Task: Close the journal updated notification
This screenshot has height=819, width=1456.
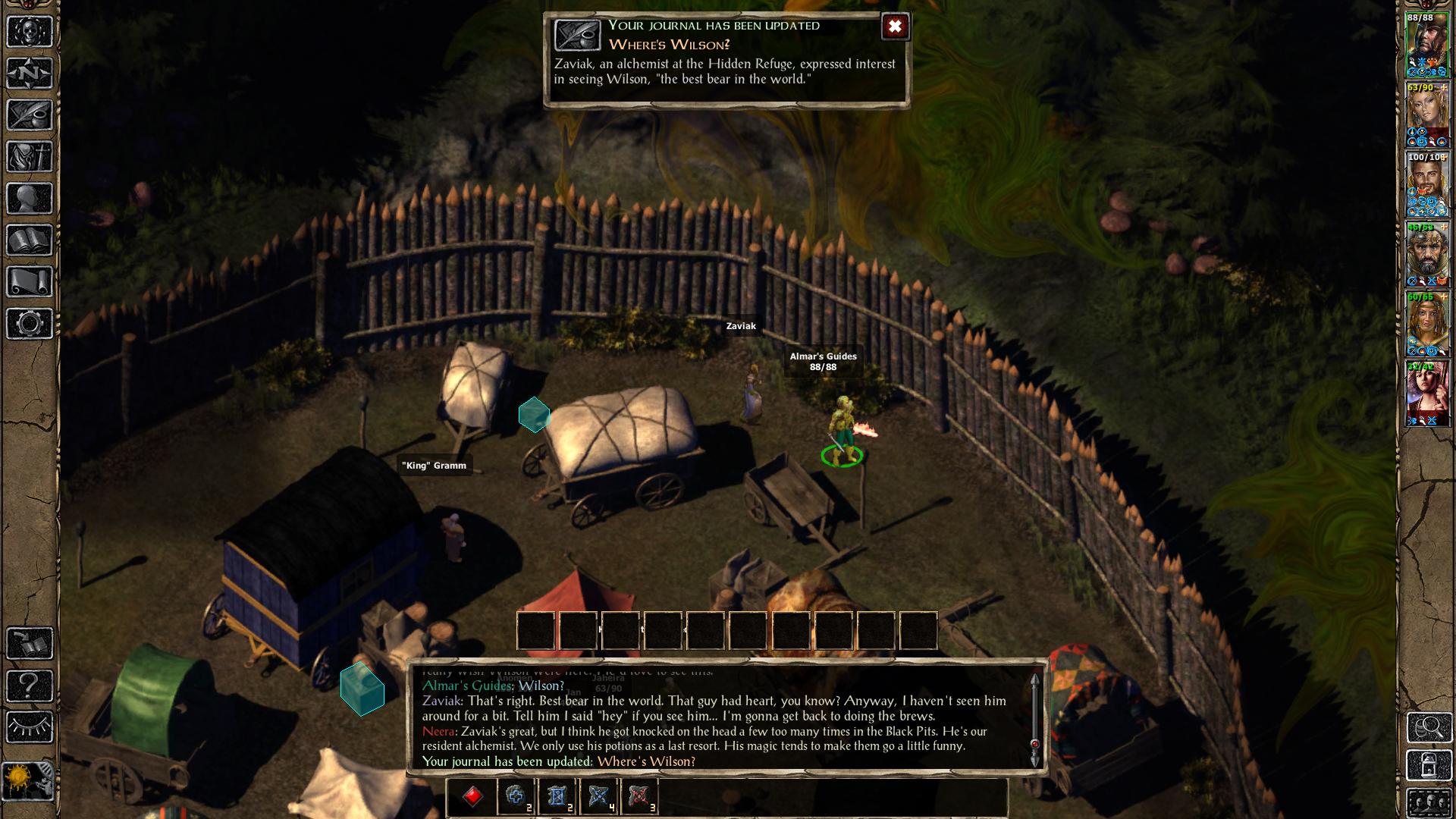Action: pyautogui.click(x=895, y=27)
